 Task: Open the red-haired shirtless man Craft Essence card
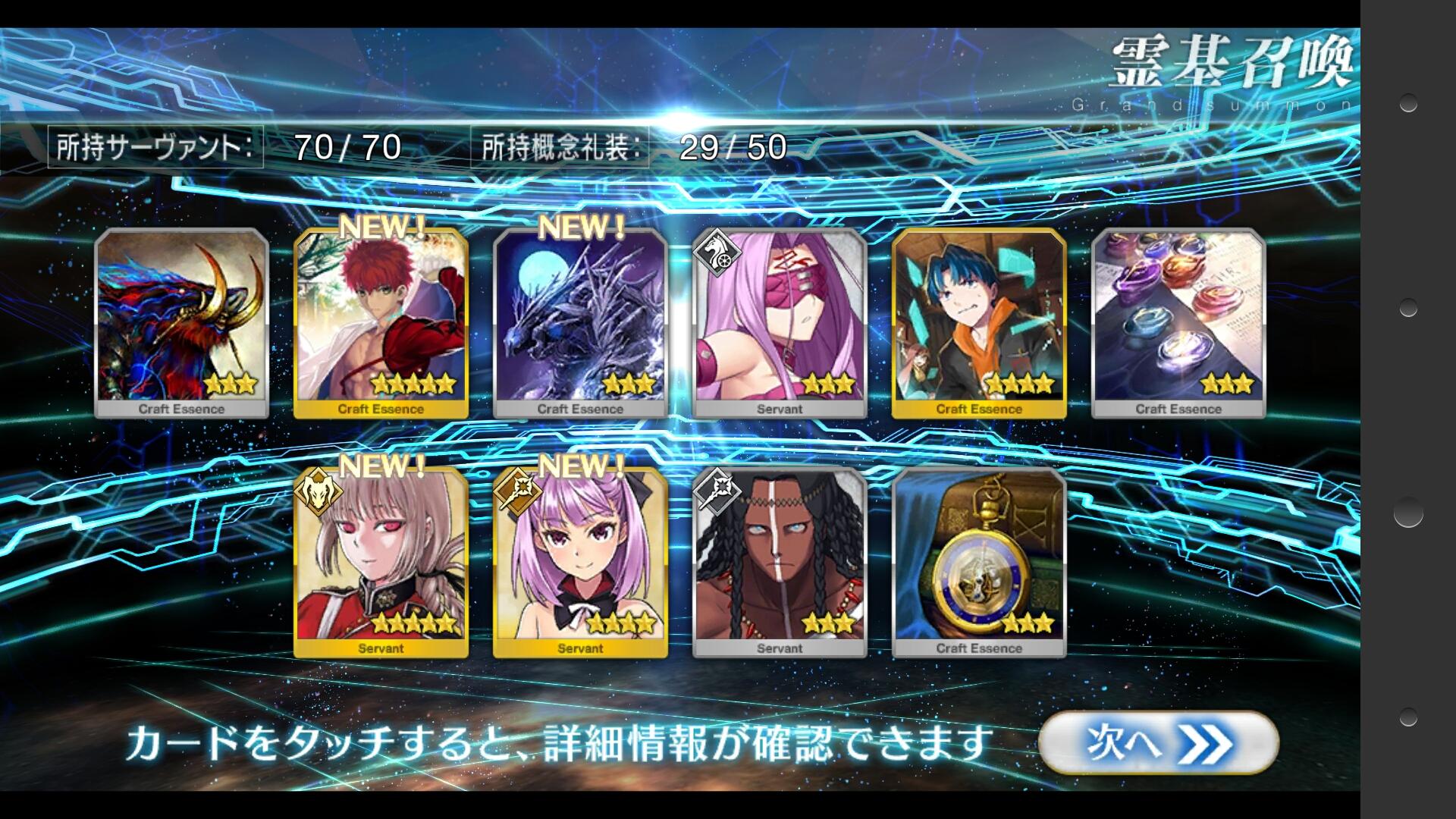[x=381, y=323]
